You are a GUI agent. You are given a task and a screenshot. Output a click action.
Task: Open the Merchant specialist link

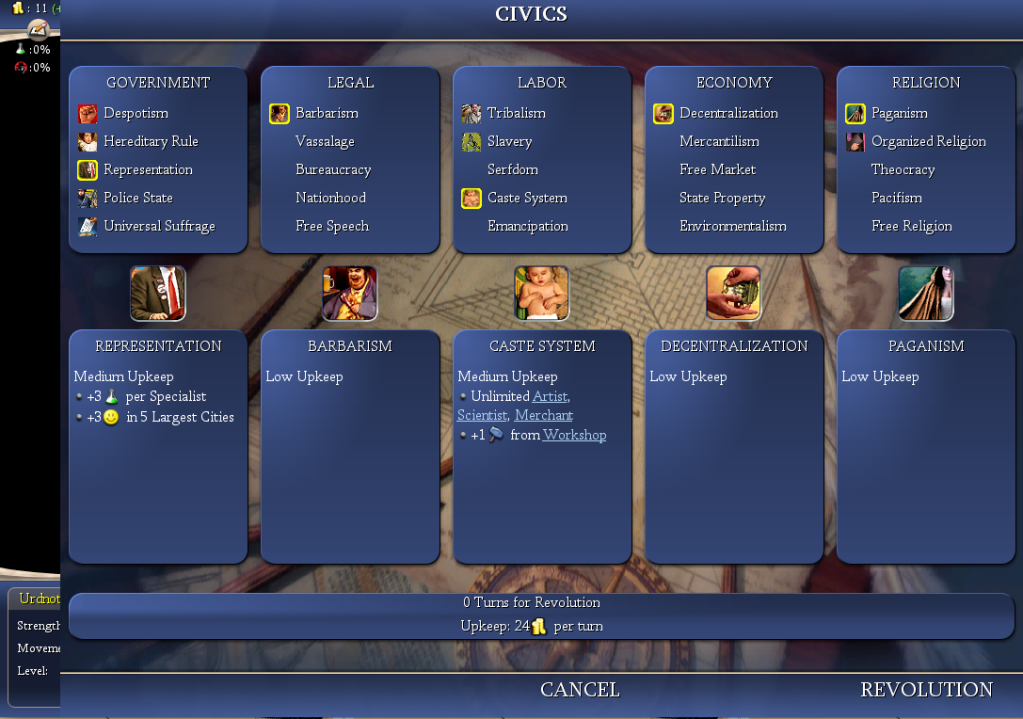coord(543,415)
